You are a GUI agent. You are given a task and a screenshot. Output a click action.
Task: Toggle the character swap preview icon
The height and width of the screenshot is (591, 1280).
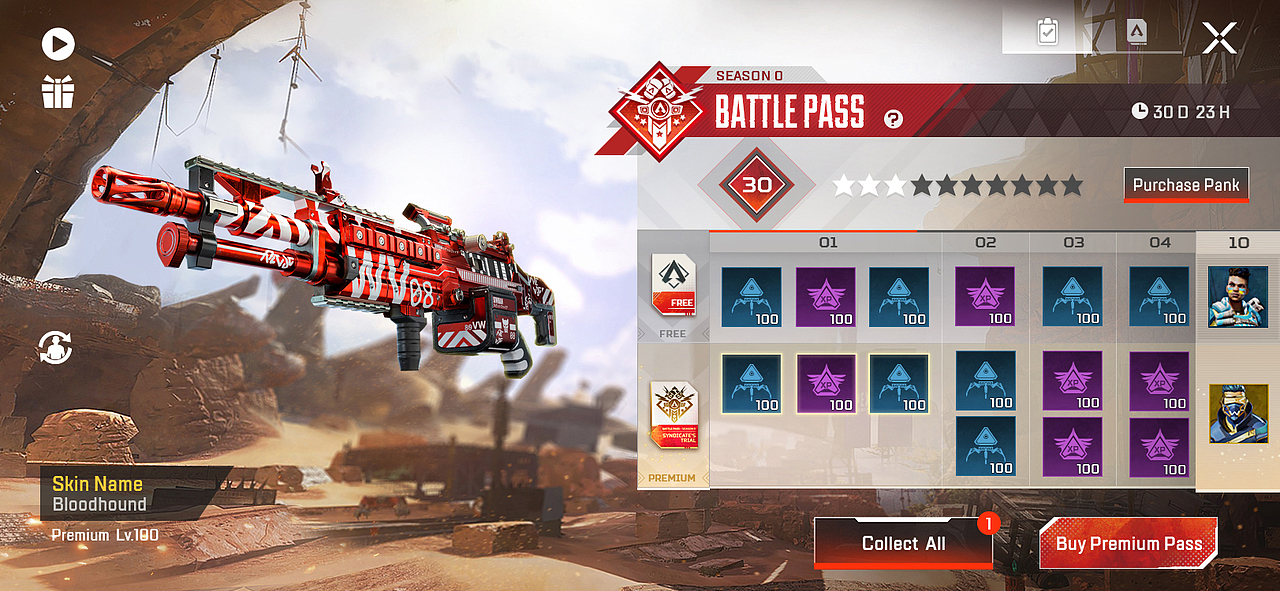click(x=56, y=347)
